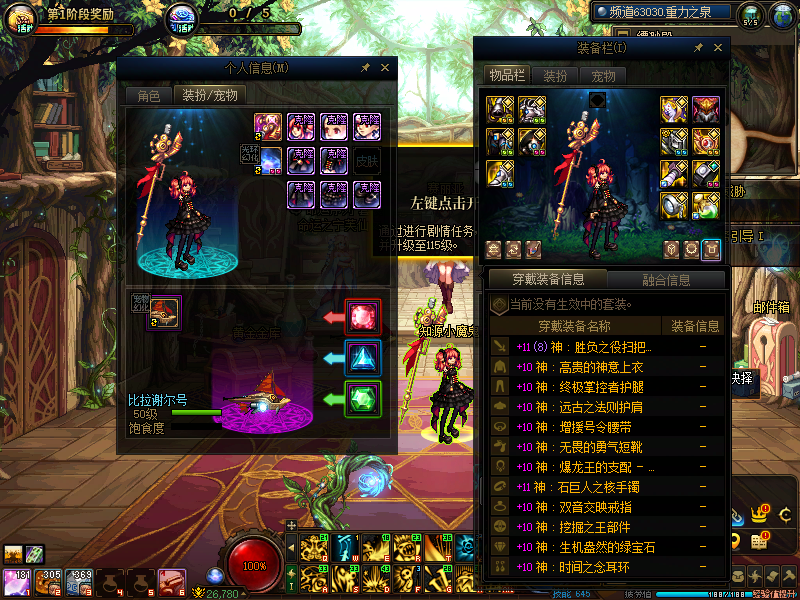Click the green pet gem slot
Viewport: 800px width, 600px height.
(x=363, y=399)
